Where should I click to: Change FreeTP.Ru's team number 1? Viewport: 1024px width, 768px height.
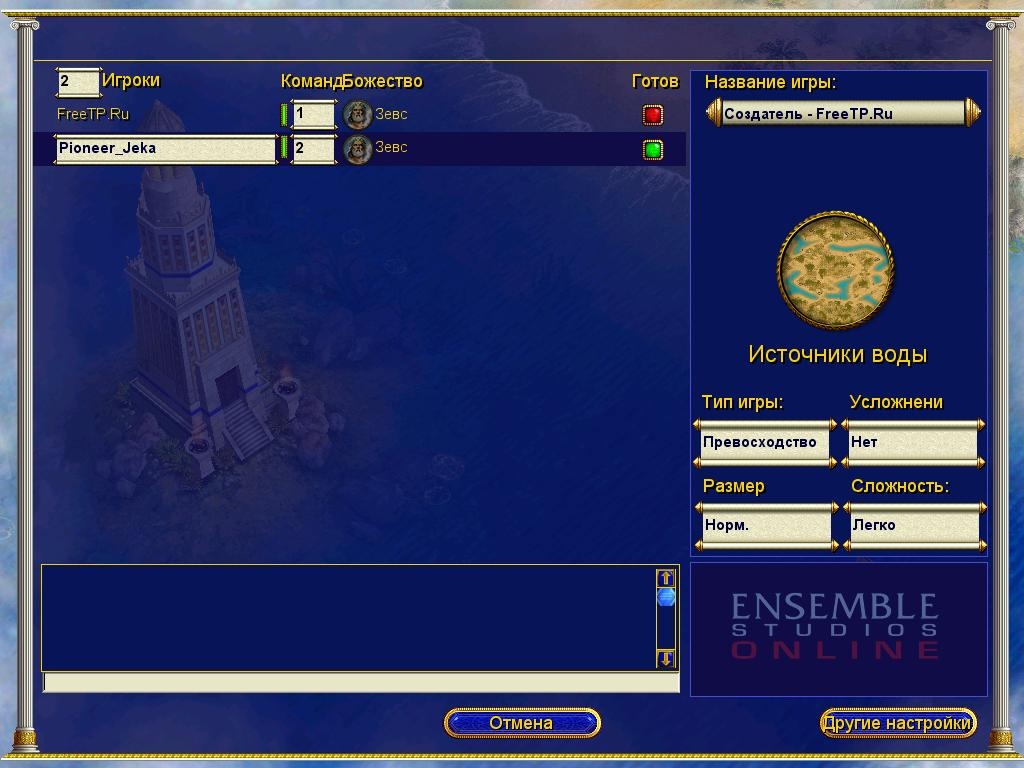point(313,114)
